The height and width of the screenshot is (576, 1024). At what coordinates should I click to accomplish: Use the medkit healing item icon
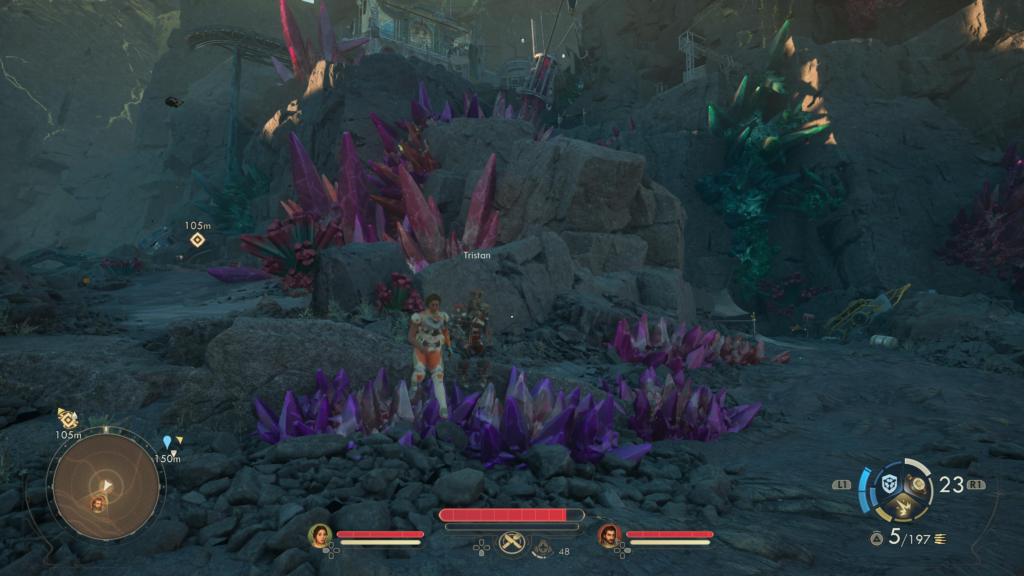(x=541, y=547)
